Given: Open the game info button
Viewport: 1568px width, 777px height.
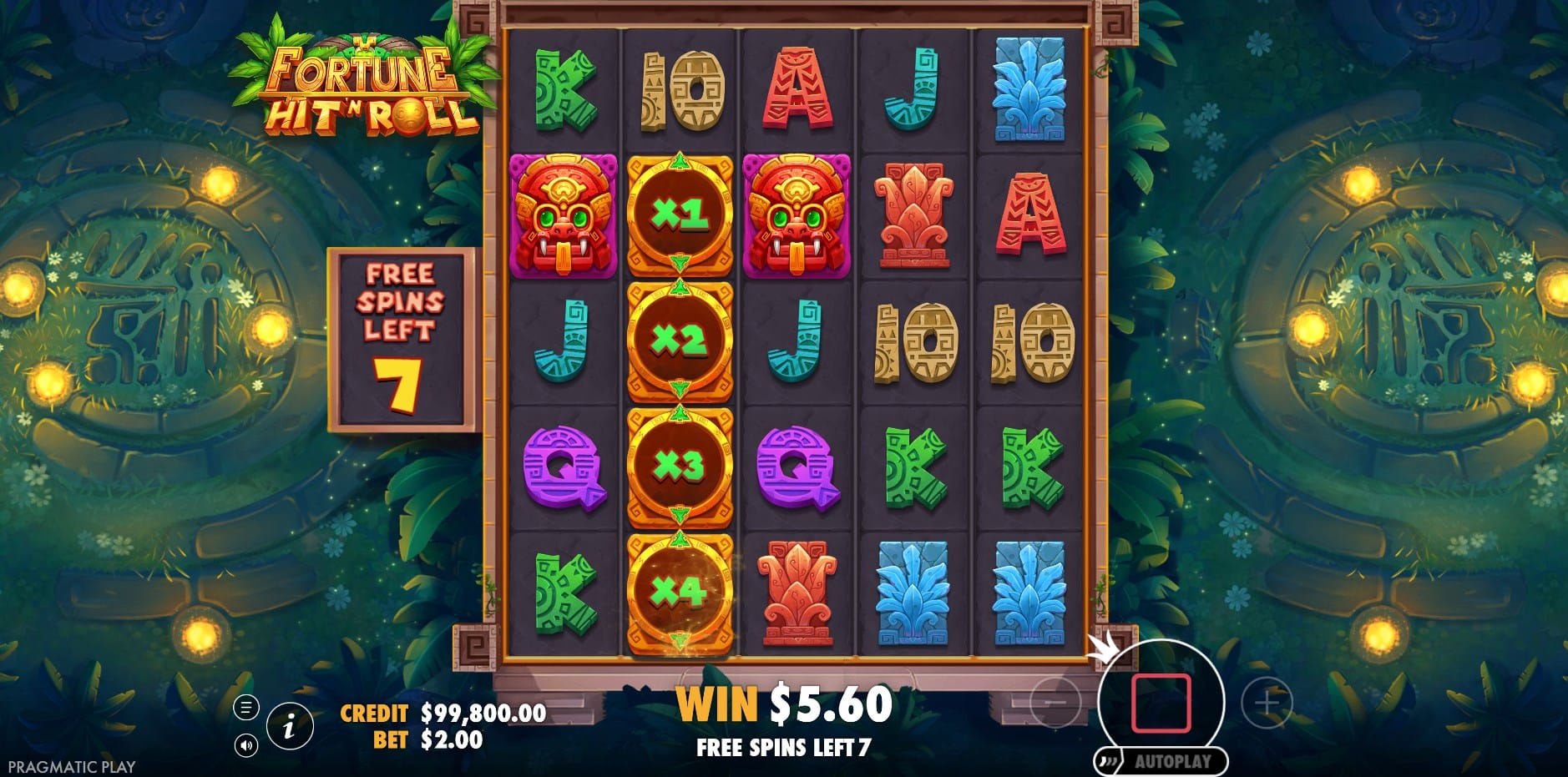Looking at the screenshot, I should tap(290, 726).
